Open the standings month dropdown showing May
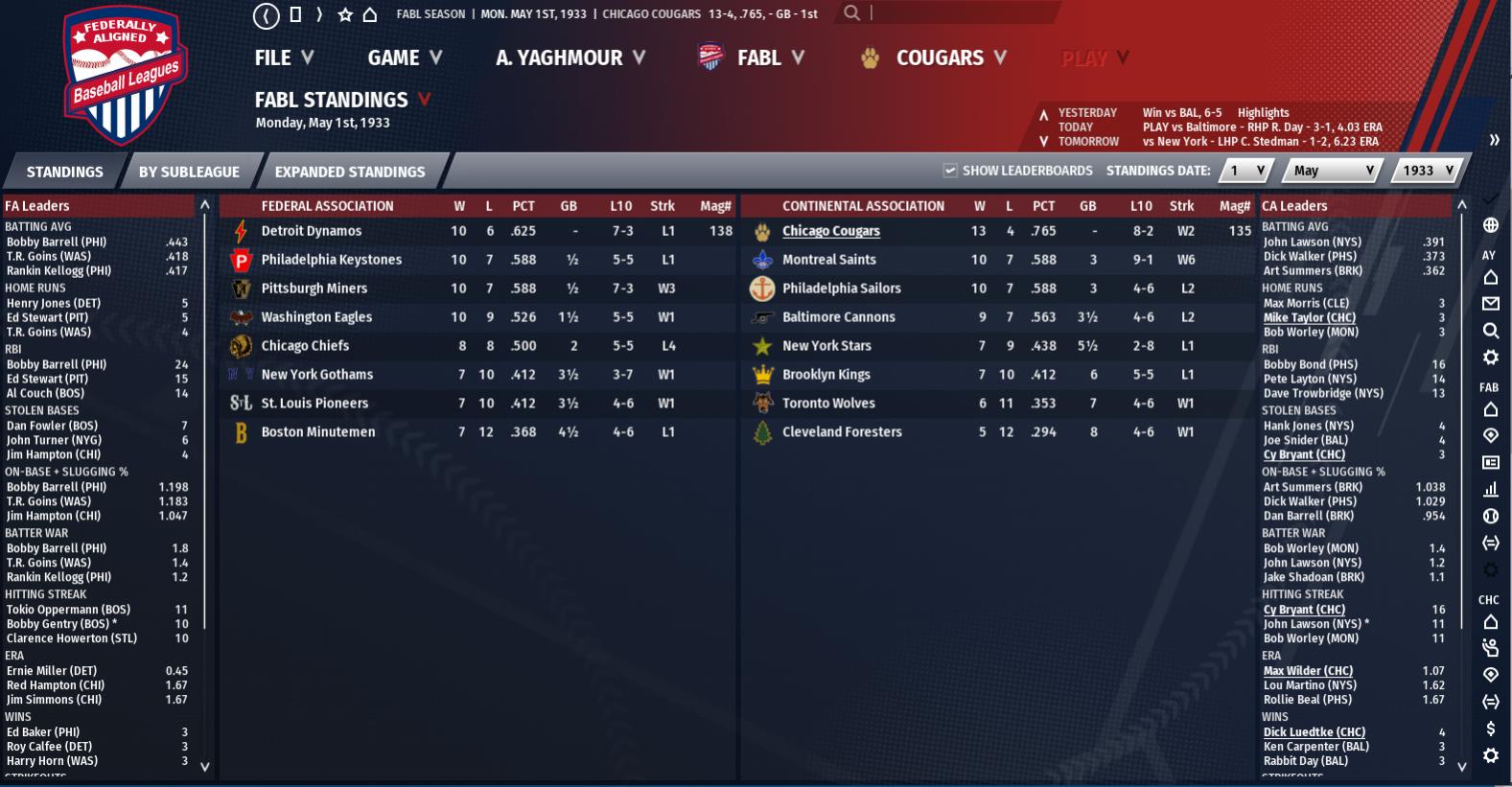1512x787 pixels. click(x=1334, y=171)
